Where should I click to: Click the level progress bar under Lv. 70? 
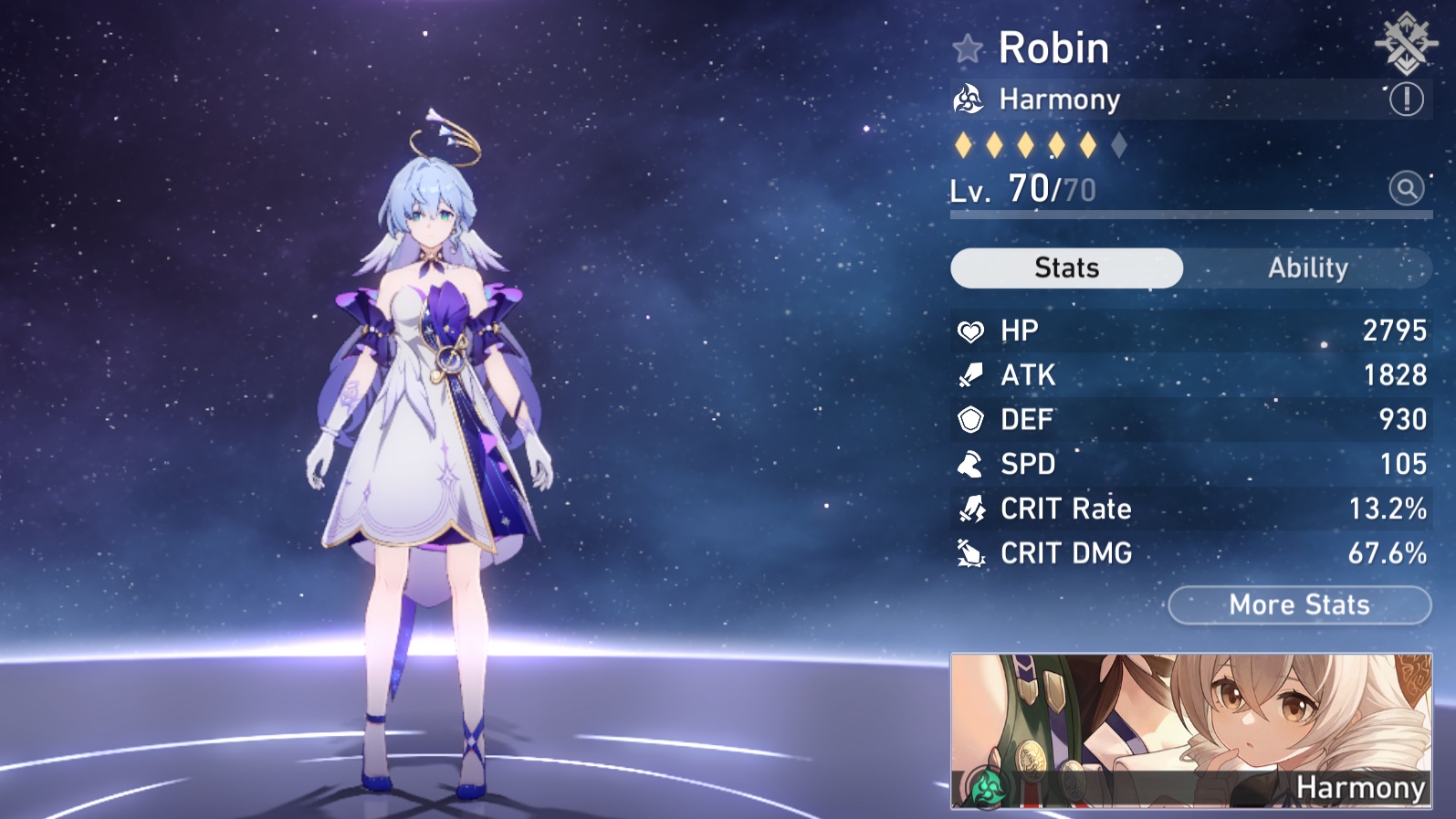(1187, 214)
